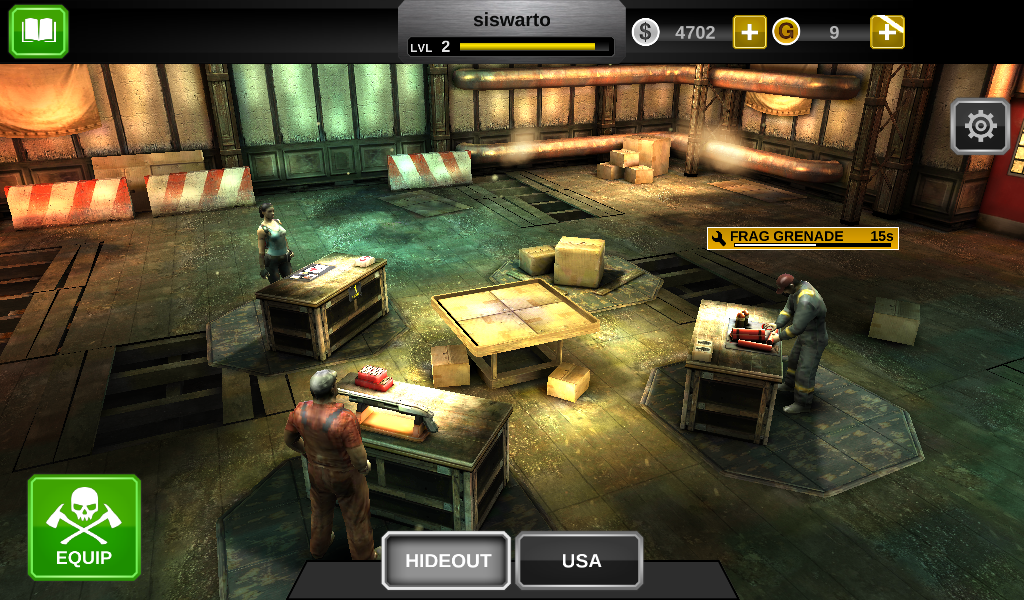Buy more gold with the gold plus button
1024x600 pixels.
(x=887, y=32)
